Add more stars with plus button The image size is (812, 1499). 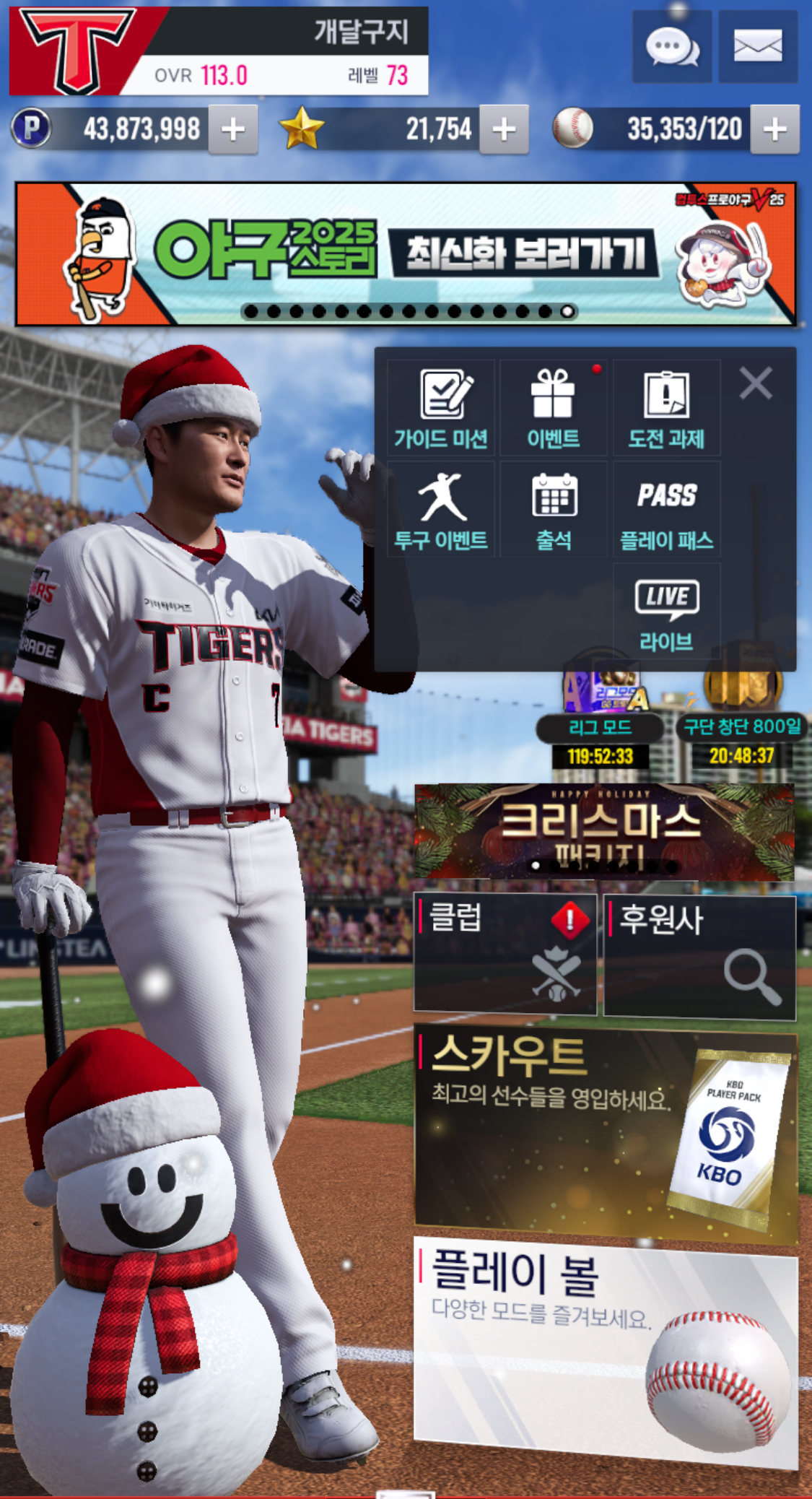504,130
